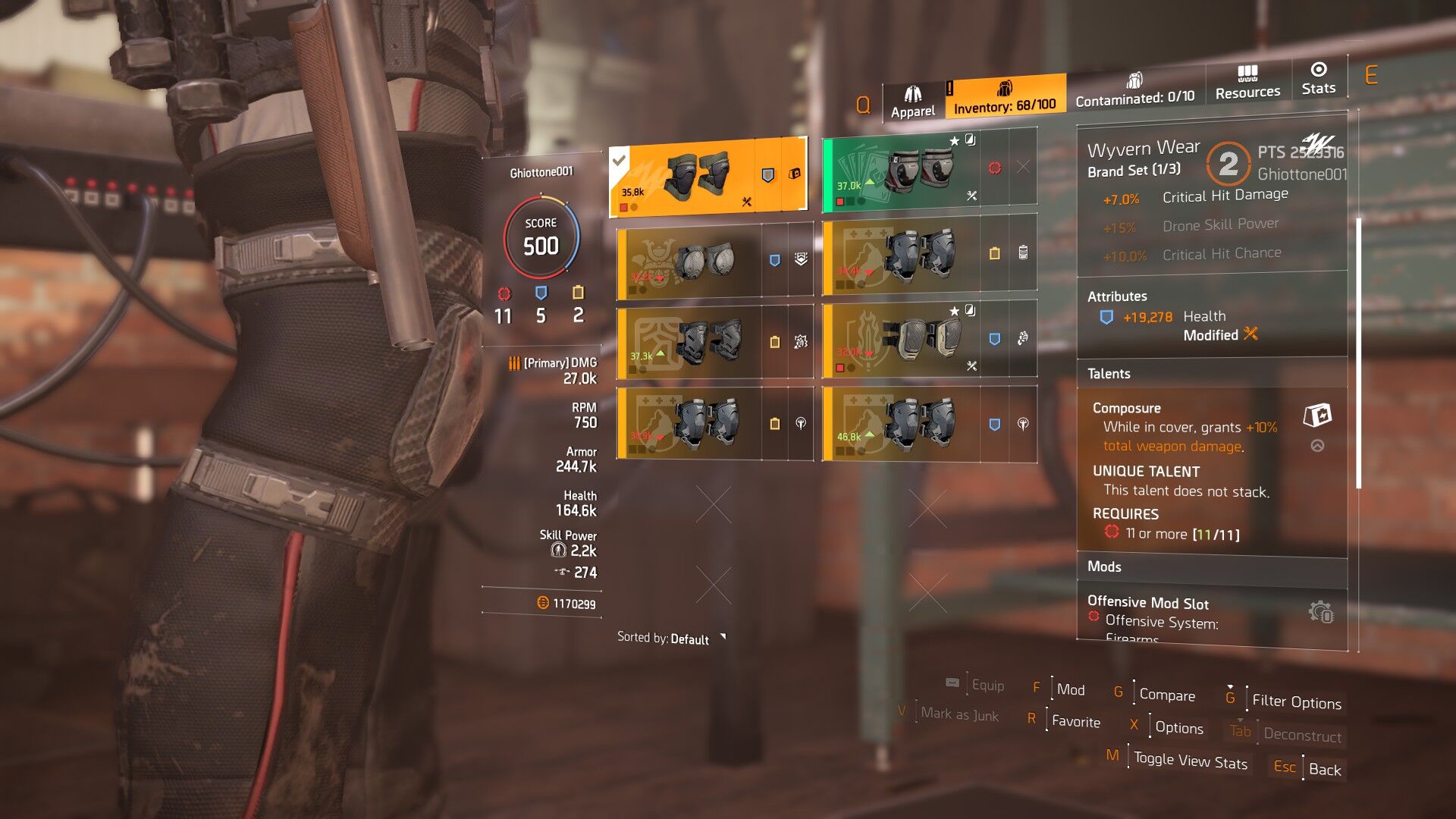Click the Compare button
Image resolution: width=1456 pixels, height=819 pixels.
coord(1166,695)
